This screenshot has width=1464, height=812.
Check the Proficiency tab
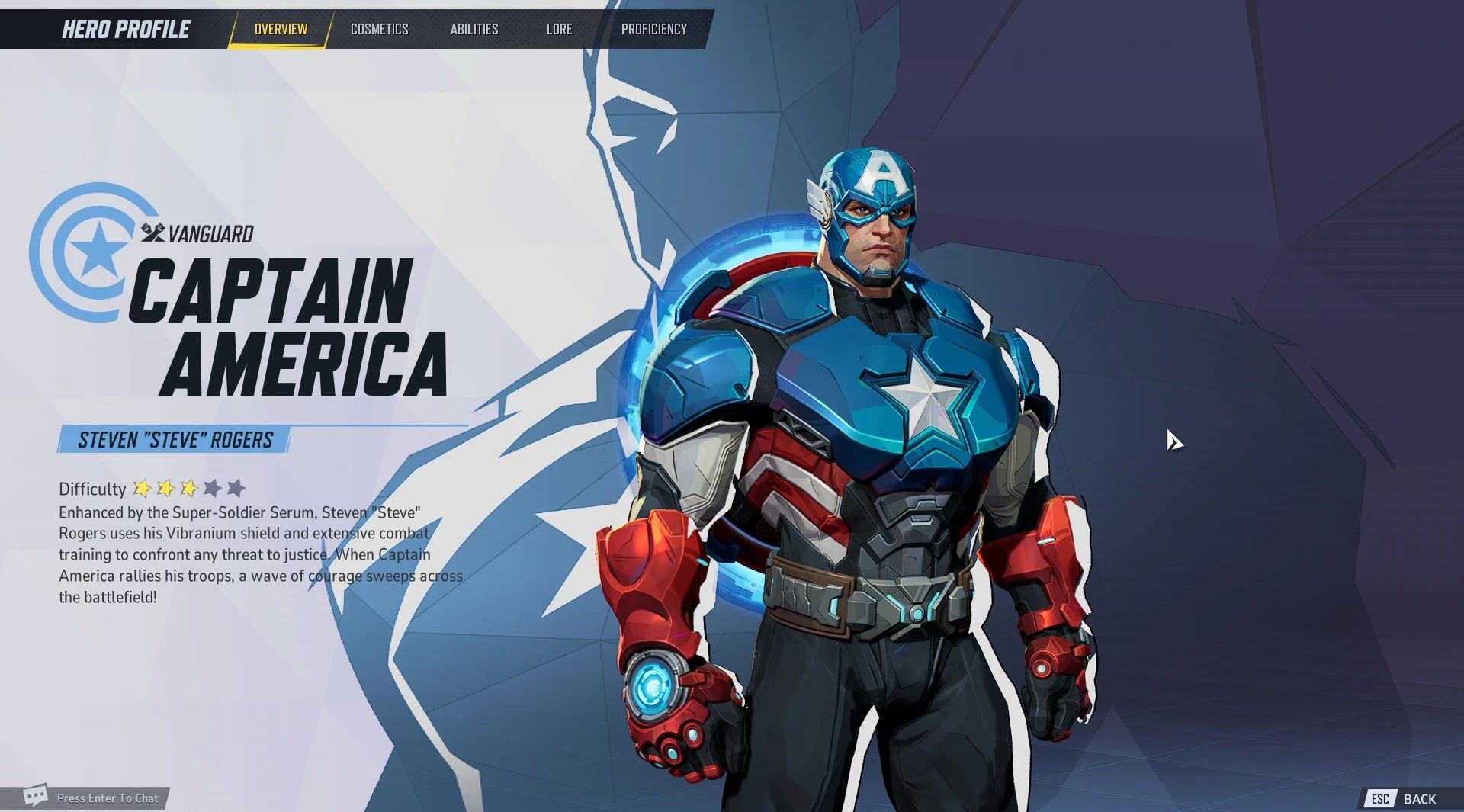point(654,29)
